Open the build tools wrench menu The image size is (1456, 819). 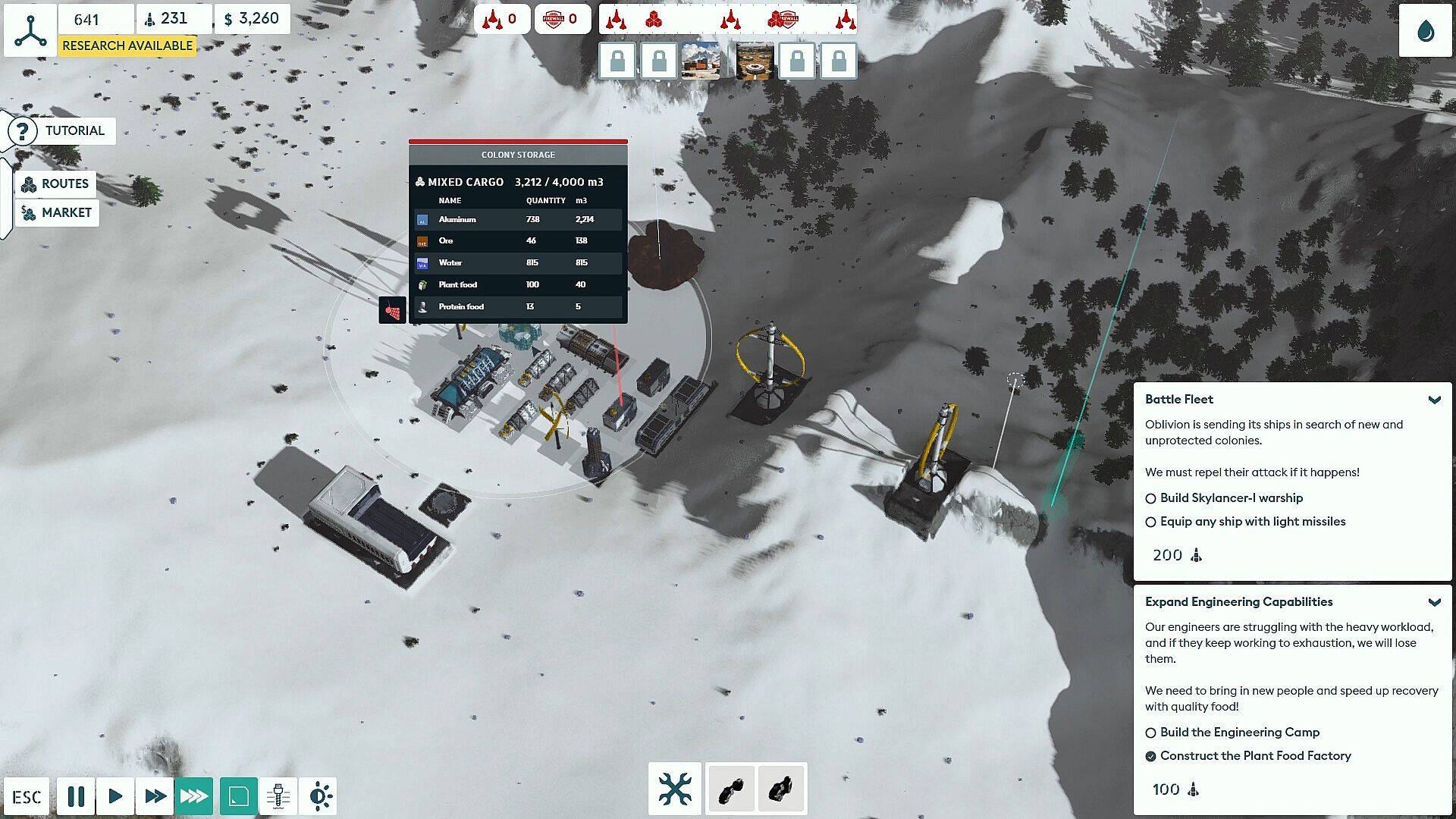click(x=674, y=789)
